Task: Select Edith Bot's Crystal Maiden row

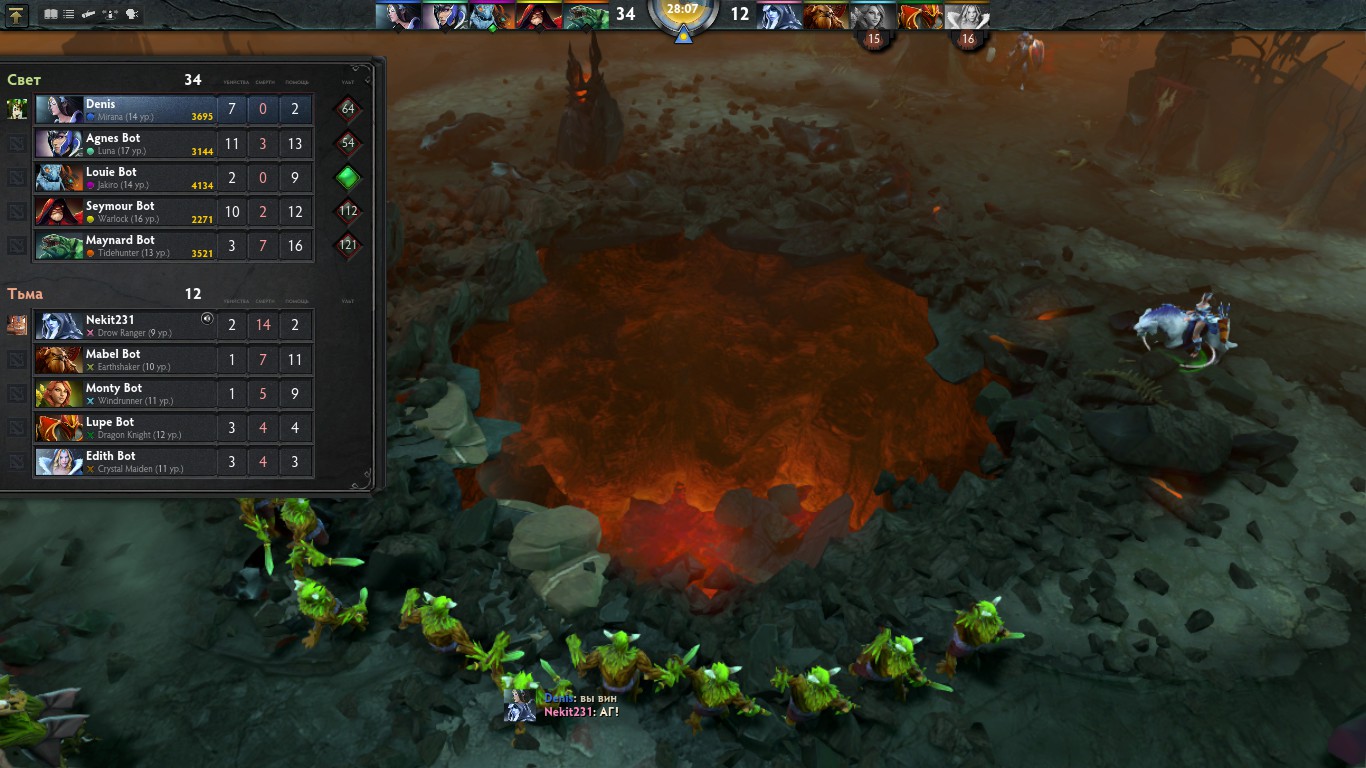Action: tap(125, 461)
